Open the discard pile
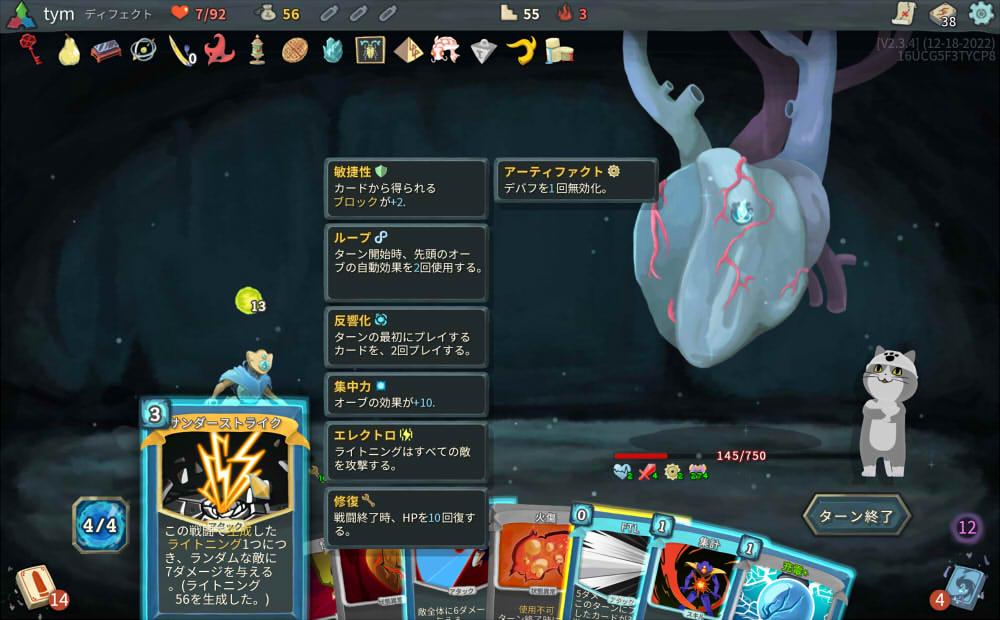The height and width of the screenshot is (620, 1000). click(x=964, y=586)
